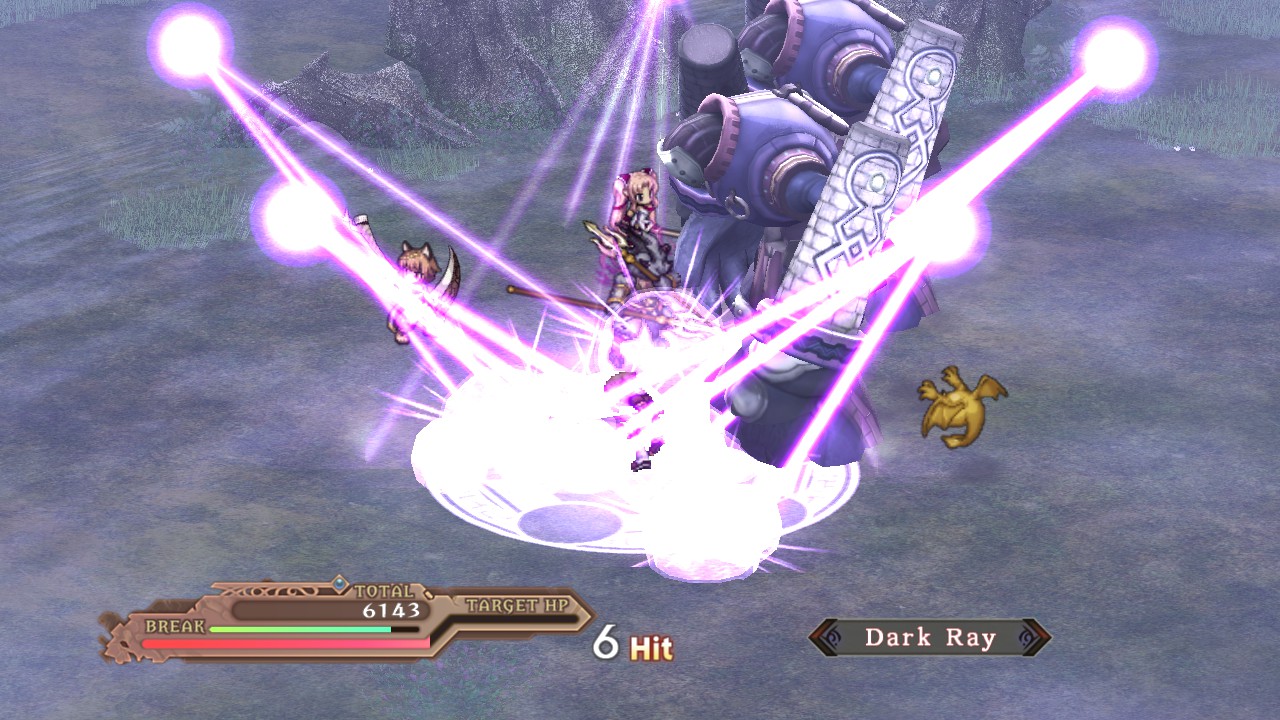
Task: Click the swirl emblem inside the left banner arrow
Action: (832, 636)
